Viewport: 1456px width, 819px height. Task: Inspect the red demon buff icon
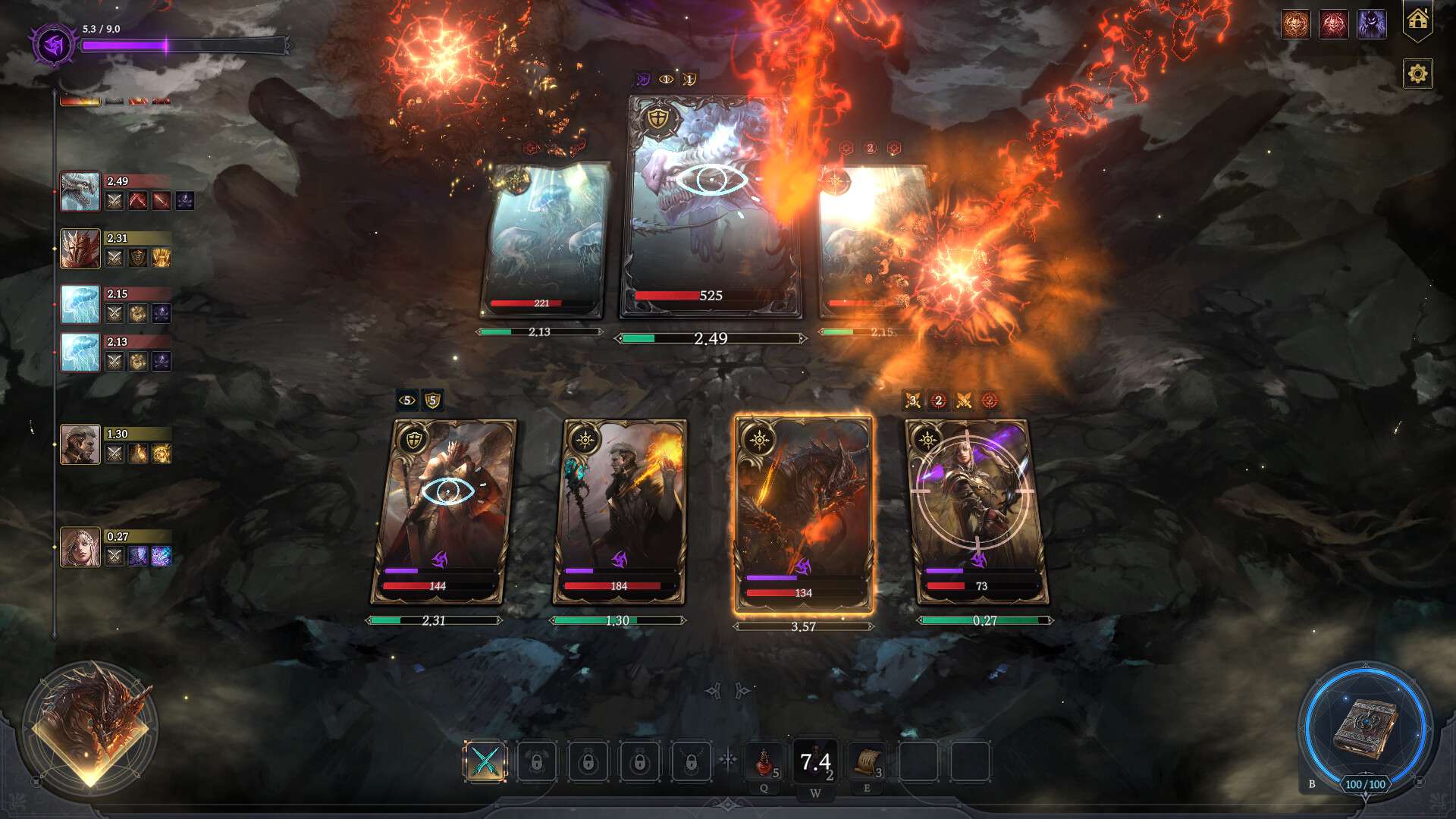coord(1333,25)
